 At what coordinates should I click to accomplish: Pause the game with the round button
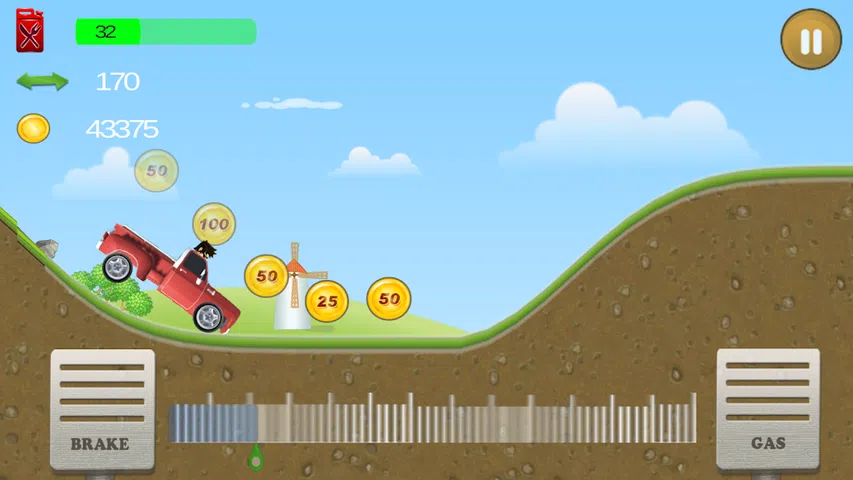pos(811,40)
